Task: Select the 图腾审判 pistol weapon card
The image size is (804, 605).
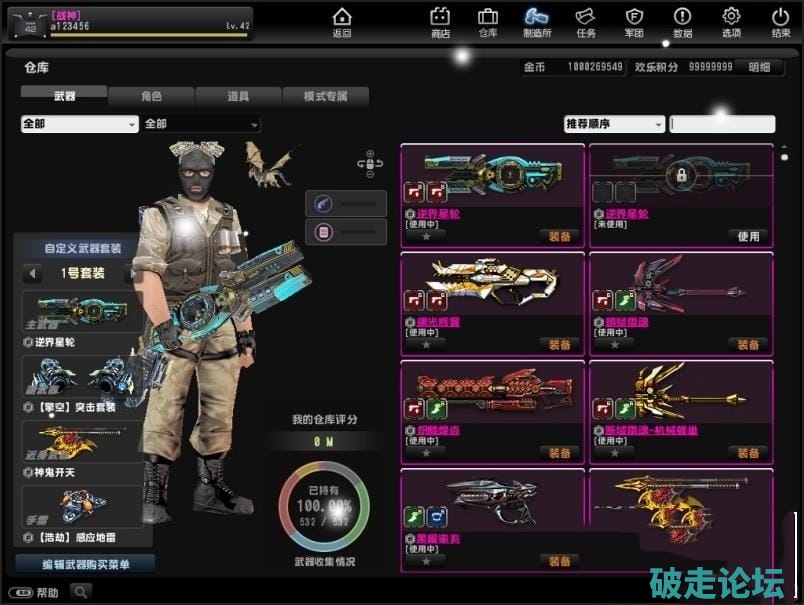Action: coord(492,505)
